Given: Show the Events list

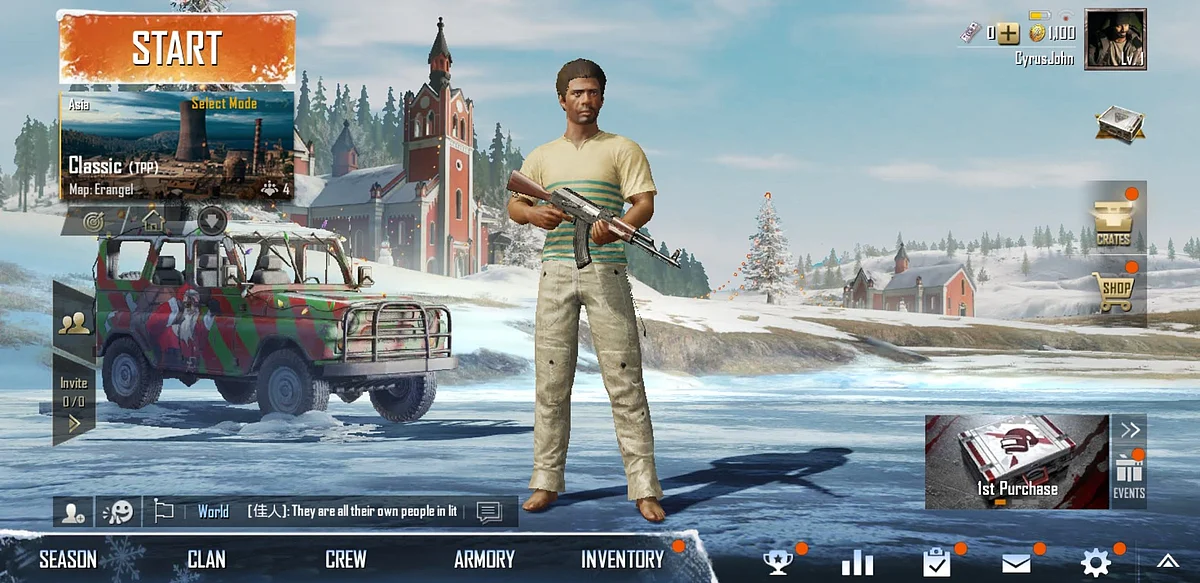Looking at the screenshot, I should click(1129, 477).
